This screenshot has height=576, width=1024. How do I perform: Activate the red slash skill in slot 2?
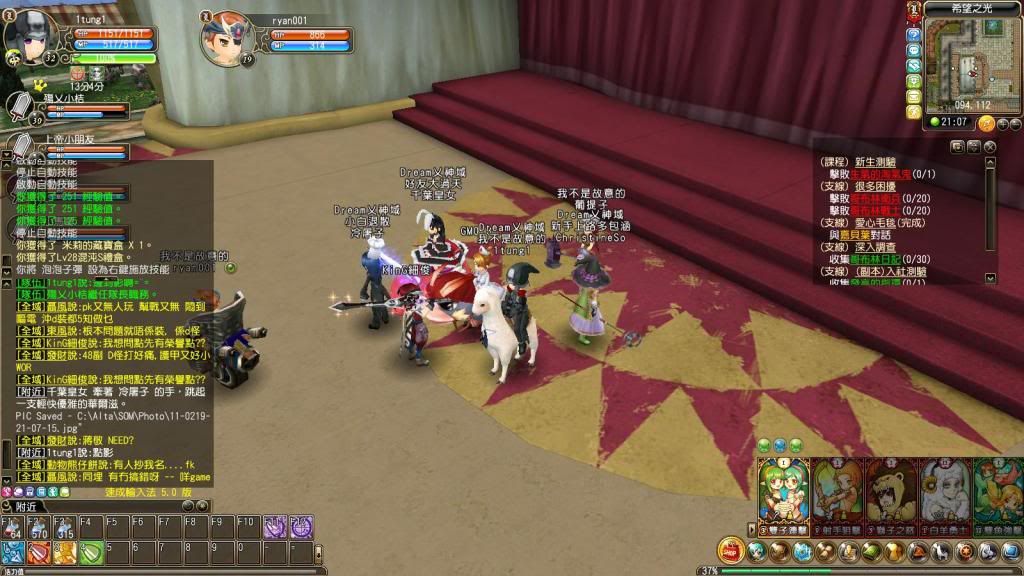(x=37, y=552)
